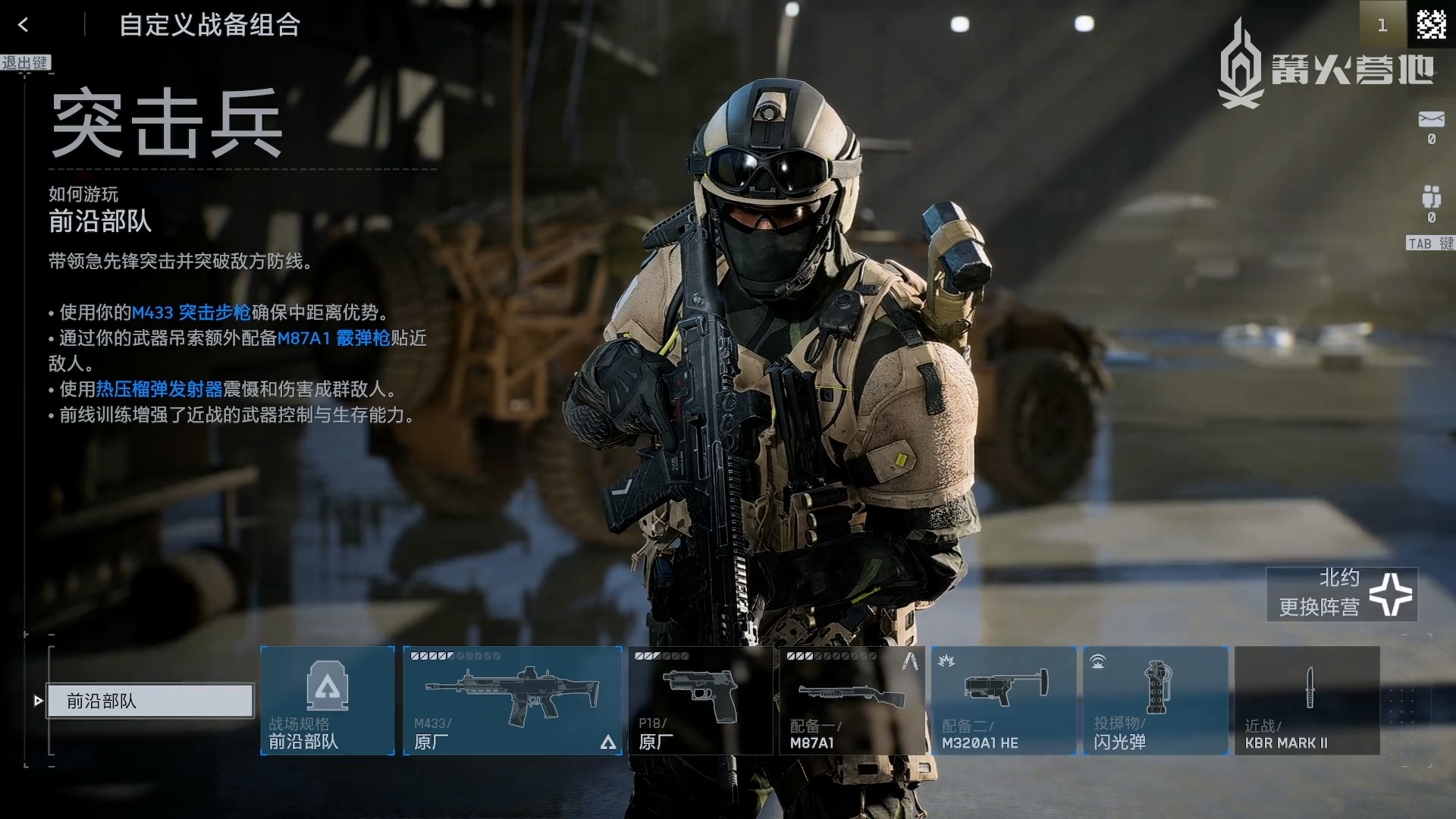This screenshot has height=819, width=1456.
Task: Open the mail envelope icon
Action: pos(1431,120)
